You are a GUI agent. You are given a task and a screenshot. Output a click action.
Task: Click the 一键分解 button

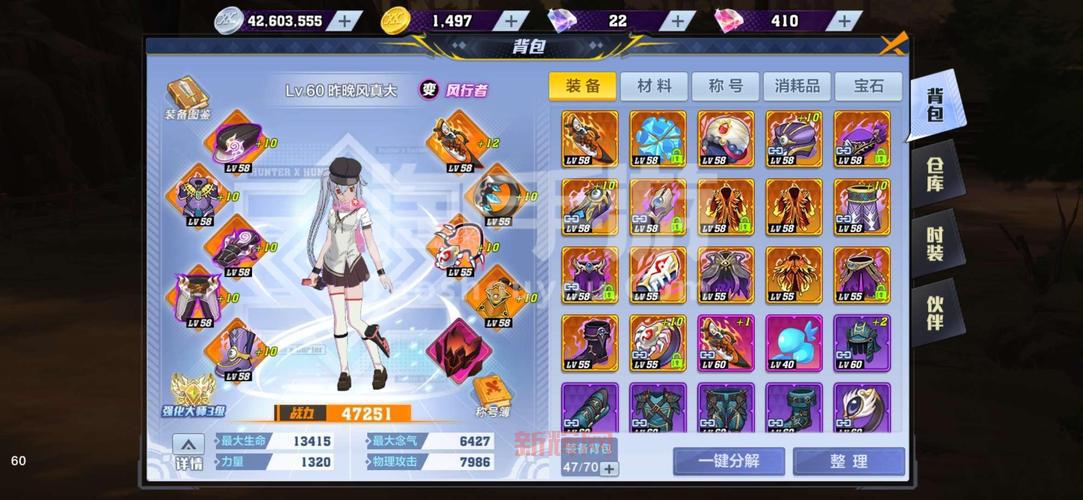[728, 461]
